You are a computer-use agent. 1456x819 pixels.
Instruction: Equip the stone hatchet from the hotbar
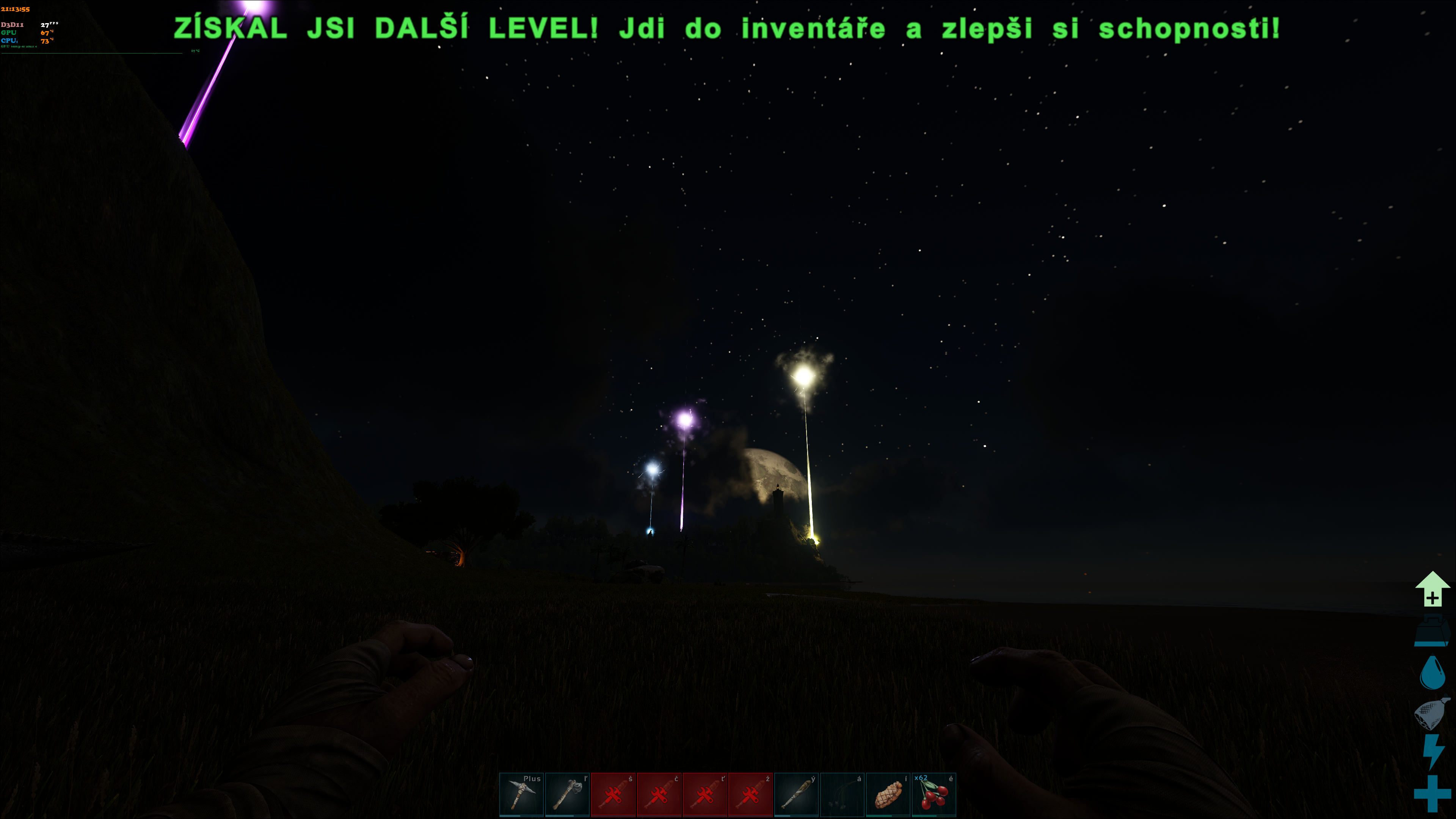pyautogui.click(x=567, y=794)
